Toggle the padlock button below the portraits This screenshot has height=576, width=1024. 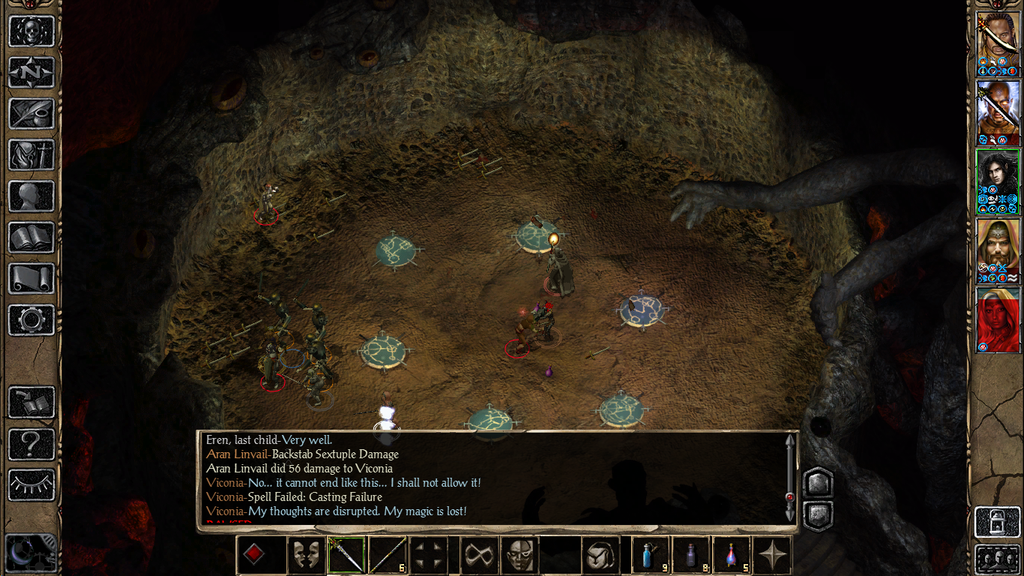pos(997,522)
